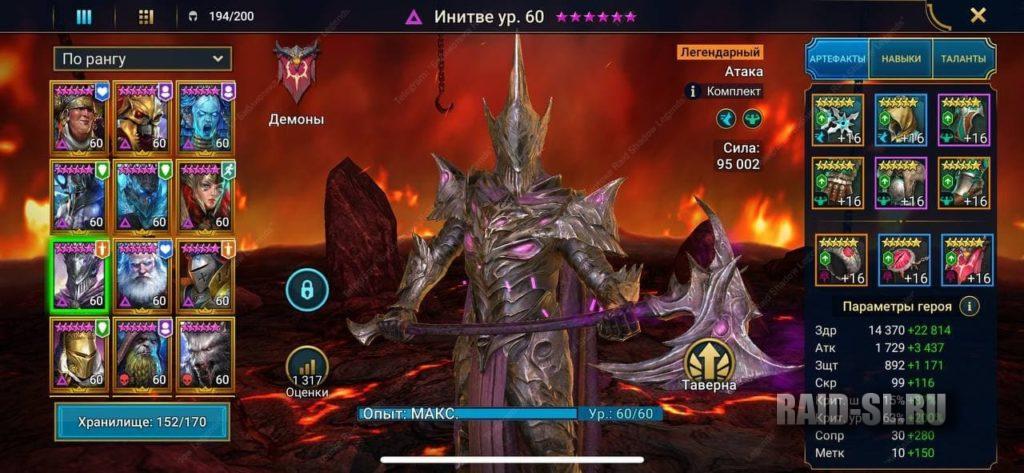Viewport: 1024px width, 473px height.
Task: Select the «Артефакты» tab
Action: (x=837, y=59)
